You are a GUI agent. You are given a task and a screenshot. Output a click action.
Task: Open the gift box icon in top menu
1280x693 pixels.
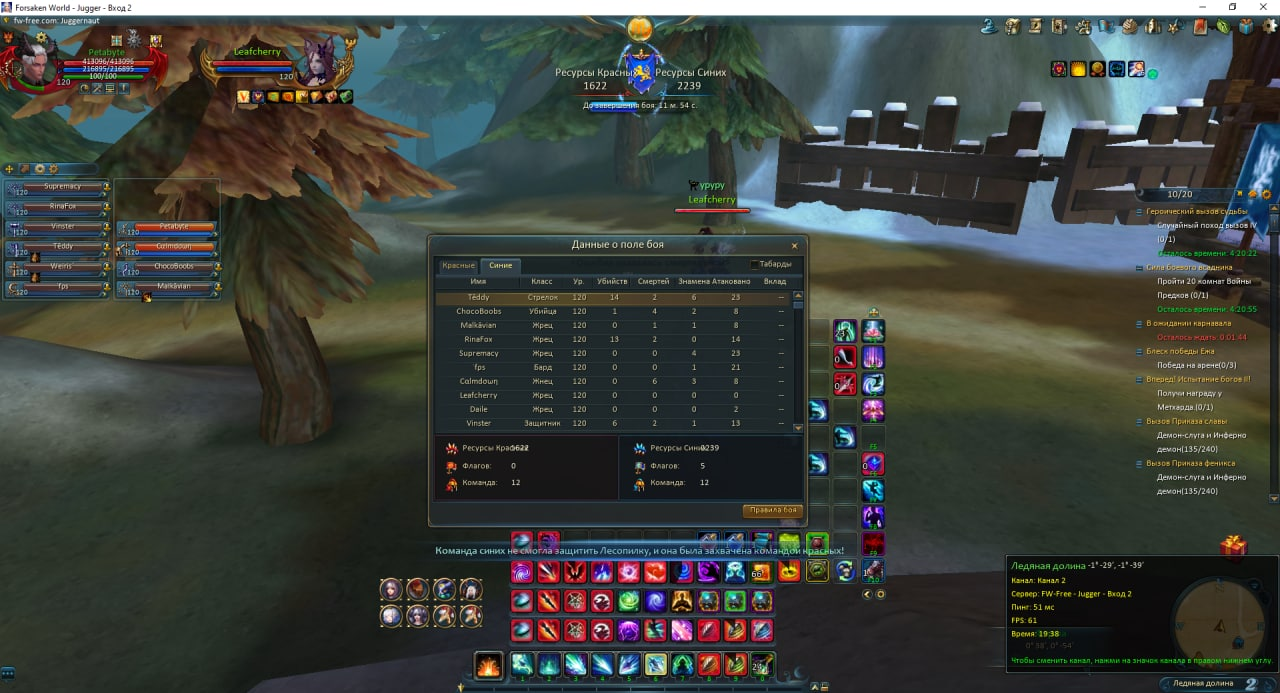coord(1246,27)
